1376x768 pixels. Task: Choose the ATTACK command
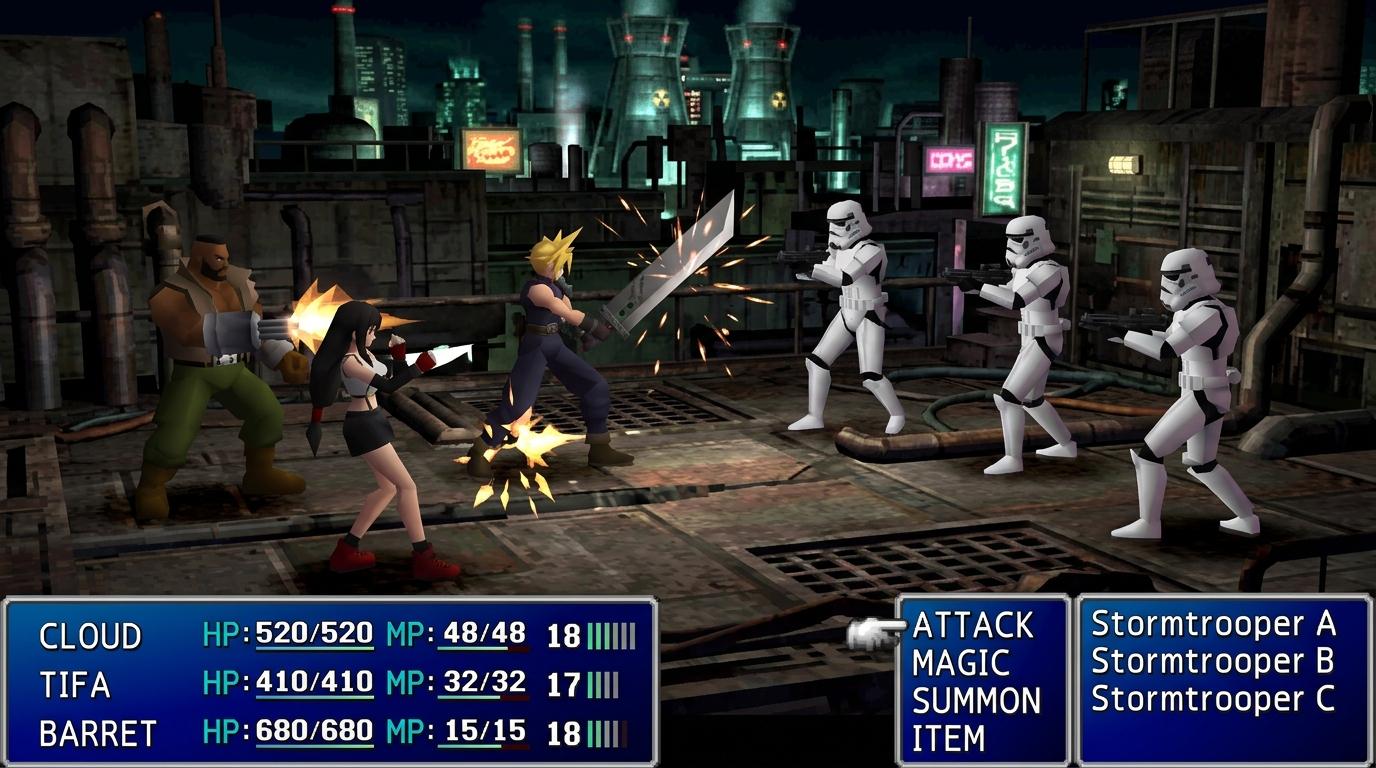coord(972,626)
